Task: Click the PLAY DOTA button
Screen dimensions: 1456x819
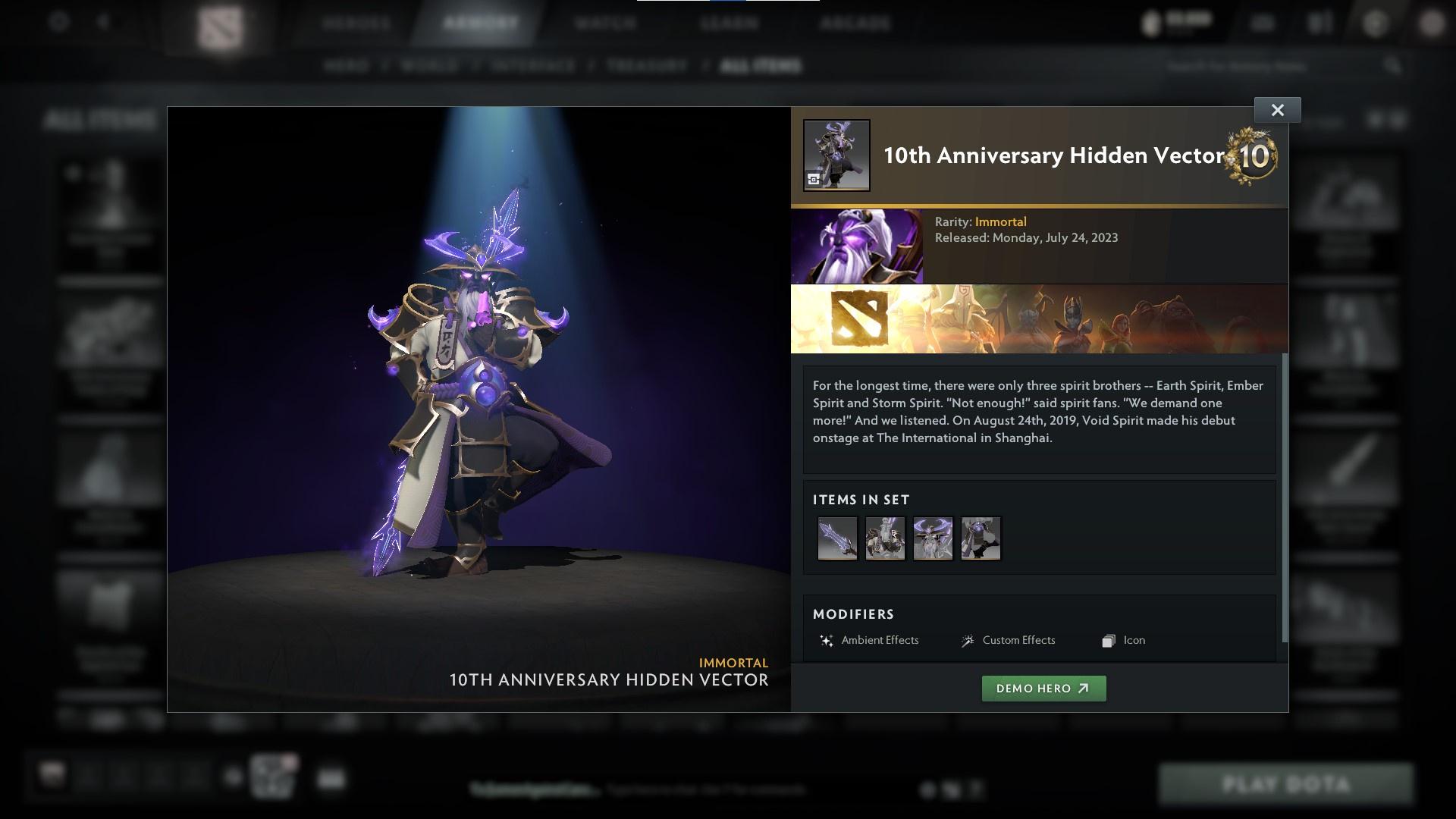Action: pyautogui.click(x=1287, y=783)
